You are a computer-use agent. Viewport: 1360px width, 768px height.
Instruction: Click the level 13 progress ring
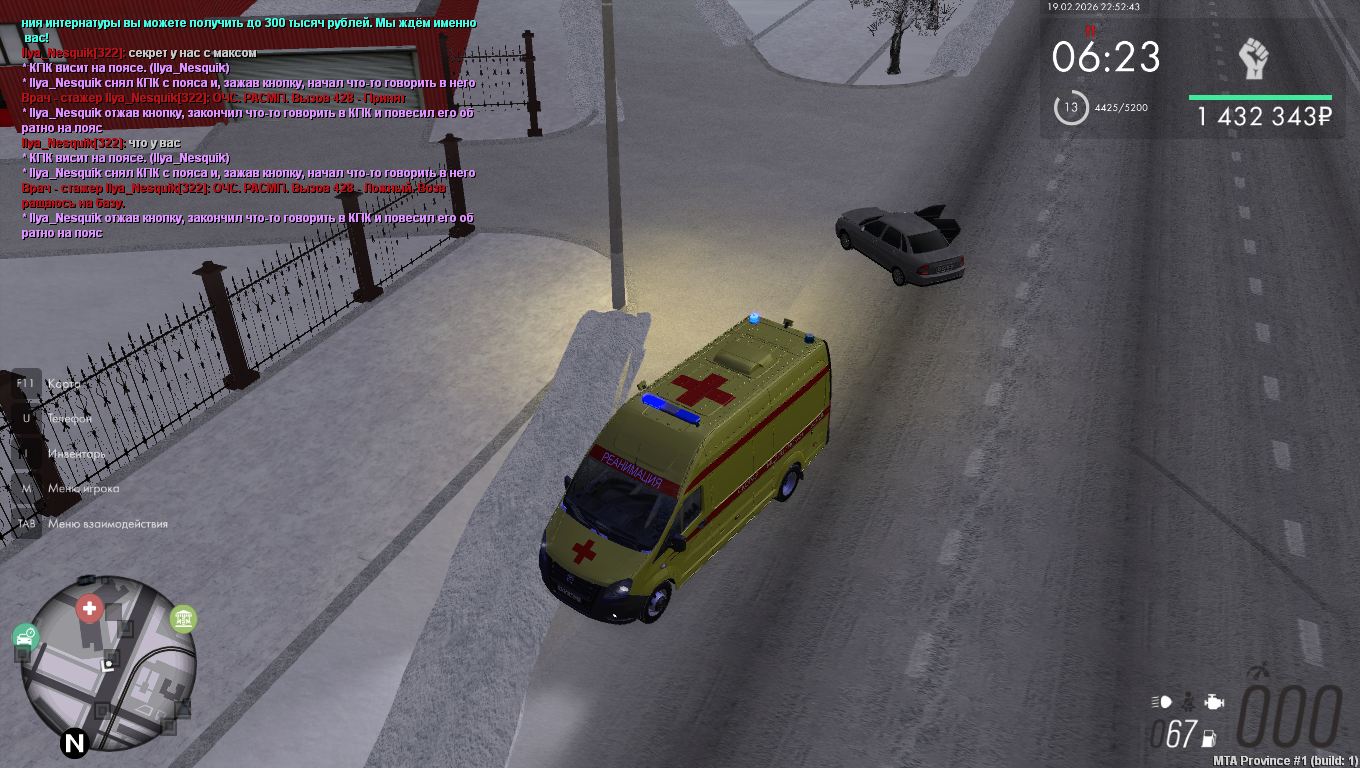coord(1071,107)
